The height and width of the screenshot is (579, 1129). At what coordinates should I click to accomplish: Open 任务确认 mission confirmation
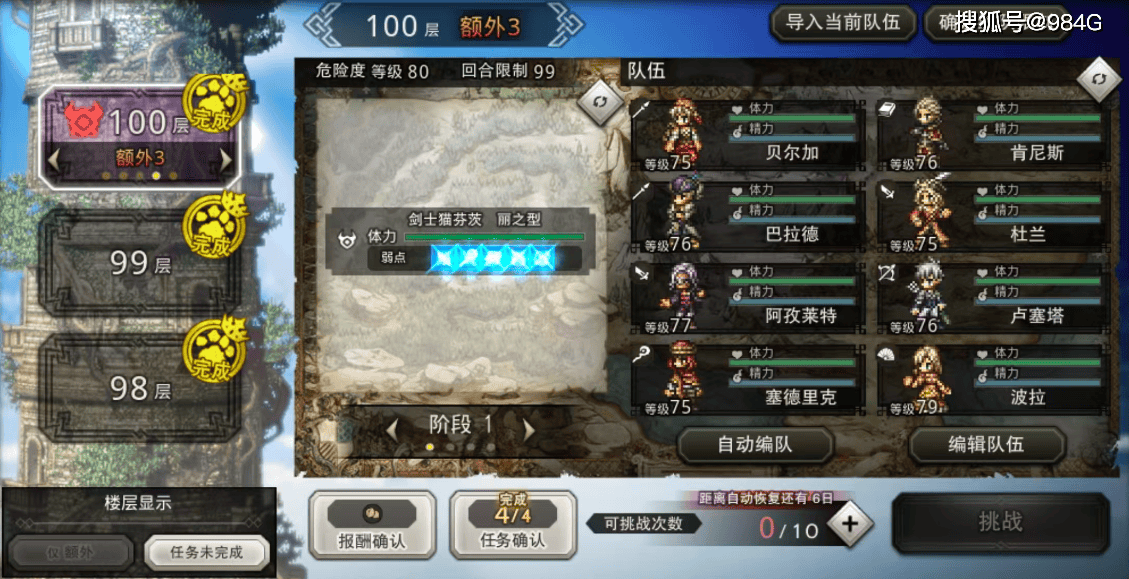point(513,525)
